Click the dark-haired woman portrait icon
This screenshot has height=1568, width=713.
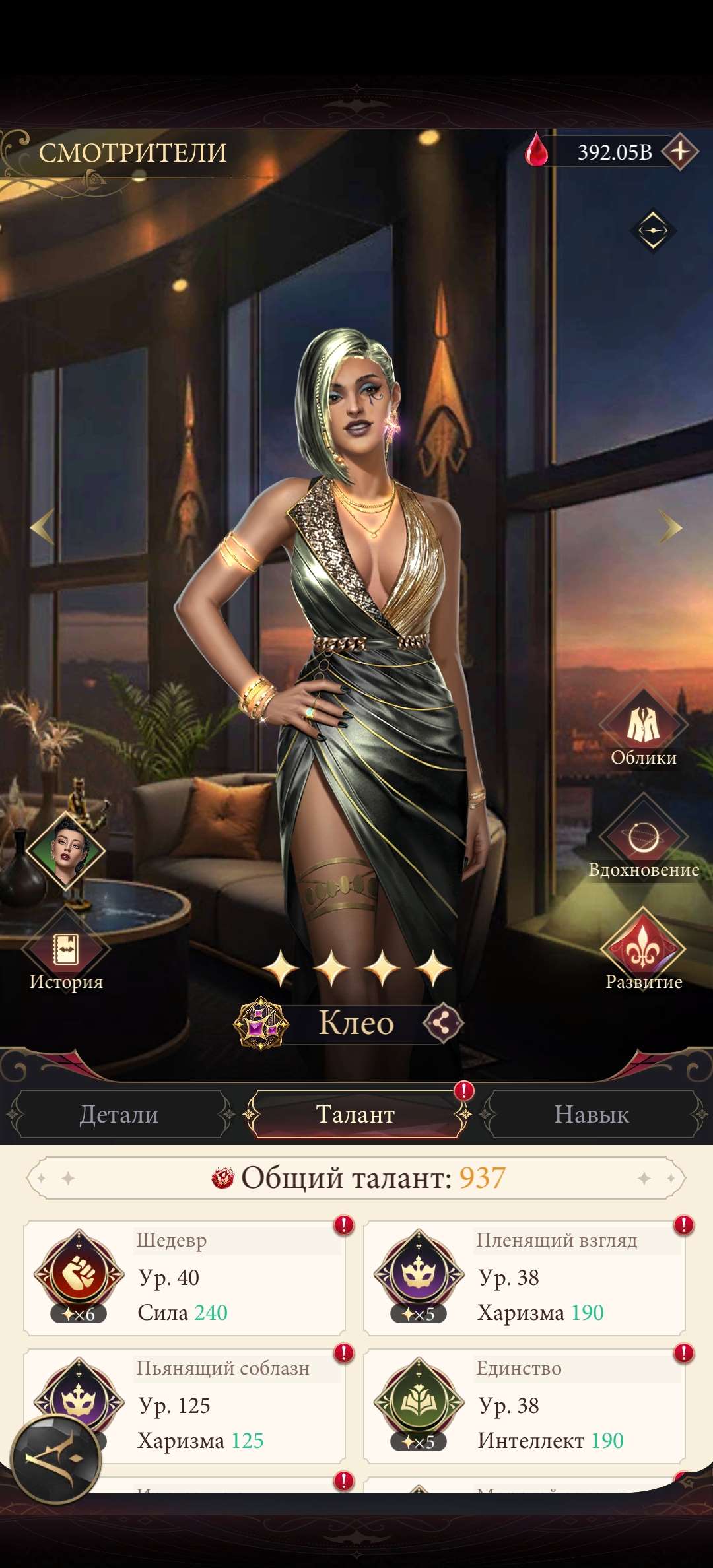[67, 851]
